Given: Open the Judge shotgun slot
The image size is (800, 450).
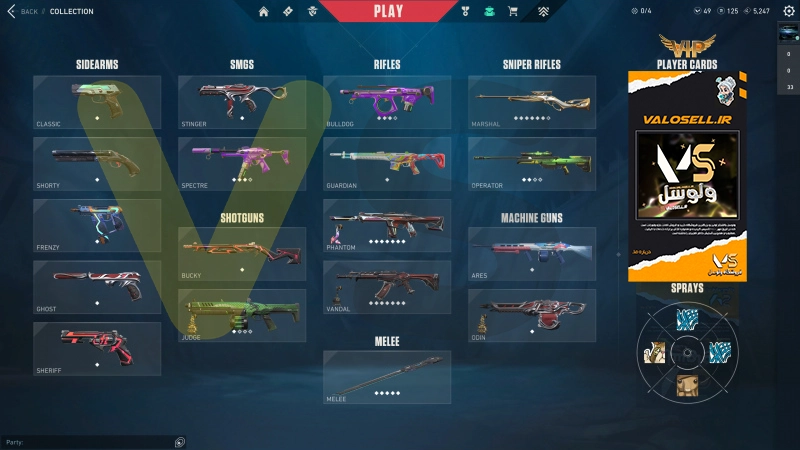Looking at the screenshot, I should coord(242,316).
